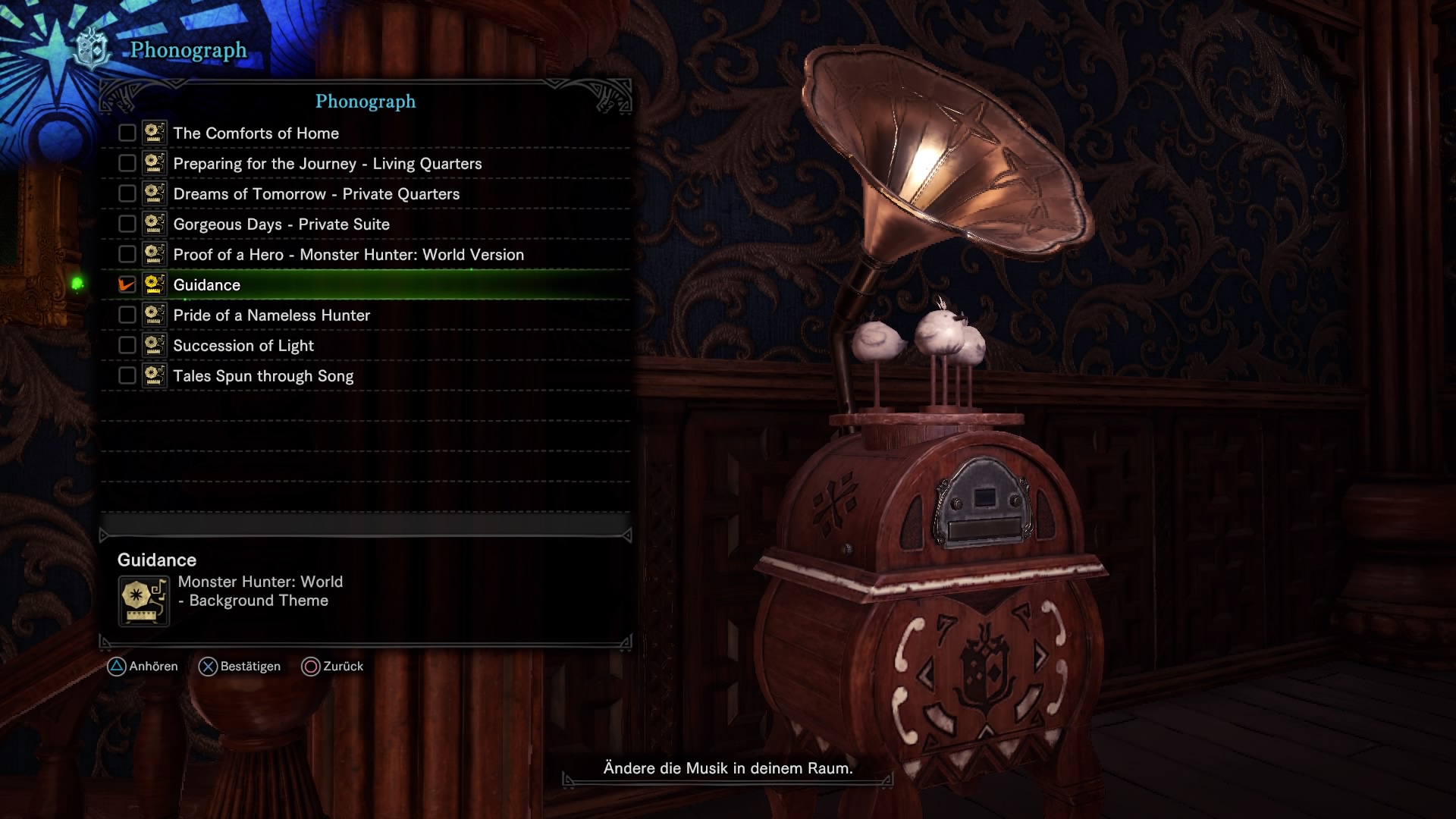Tick the checkbox beside Succession of Light
This screenshot has width=1456, height=819.
[x=127, y=346]
